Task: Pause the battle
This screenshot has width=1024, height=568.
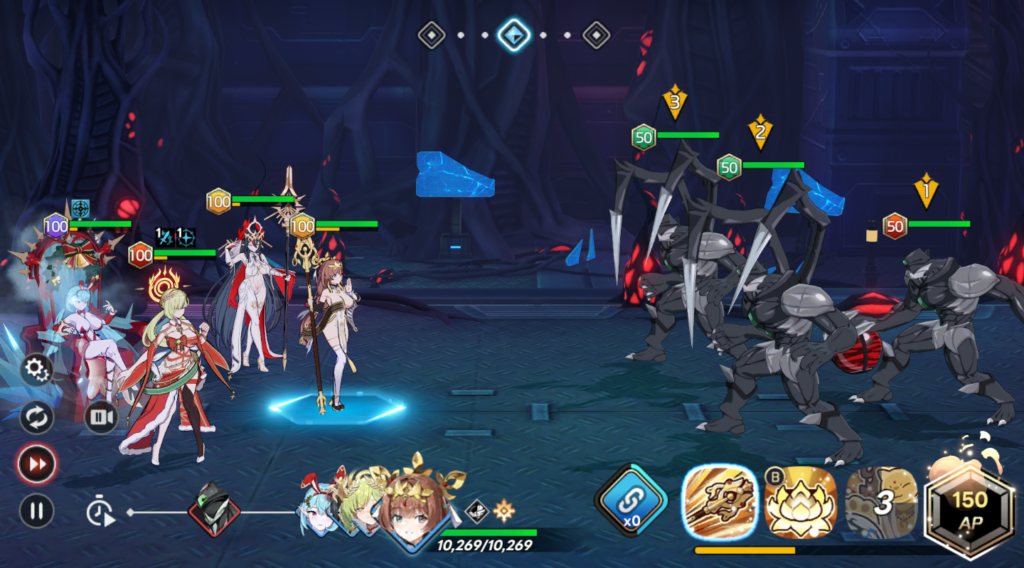Action: coord(36,512)
